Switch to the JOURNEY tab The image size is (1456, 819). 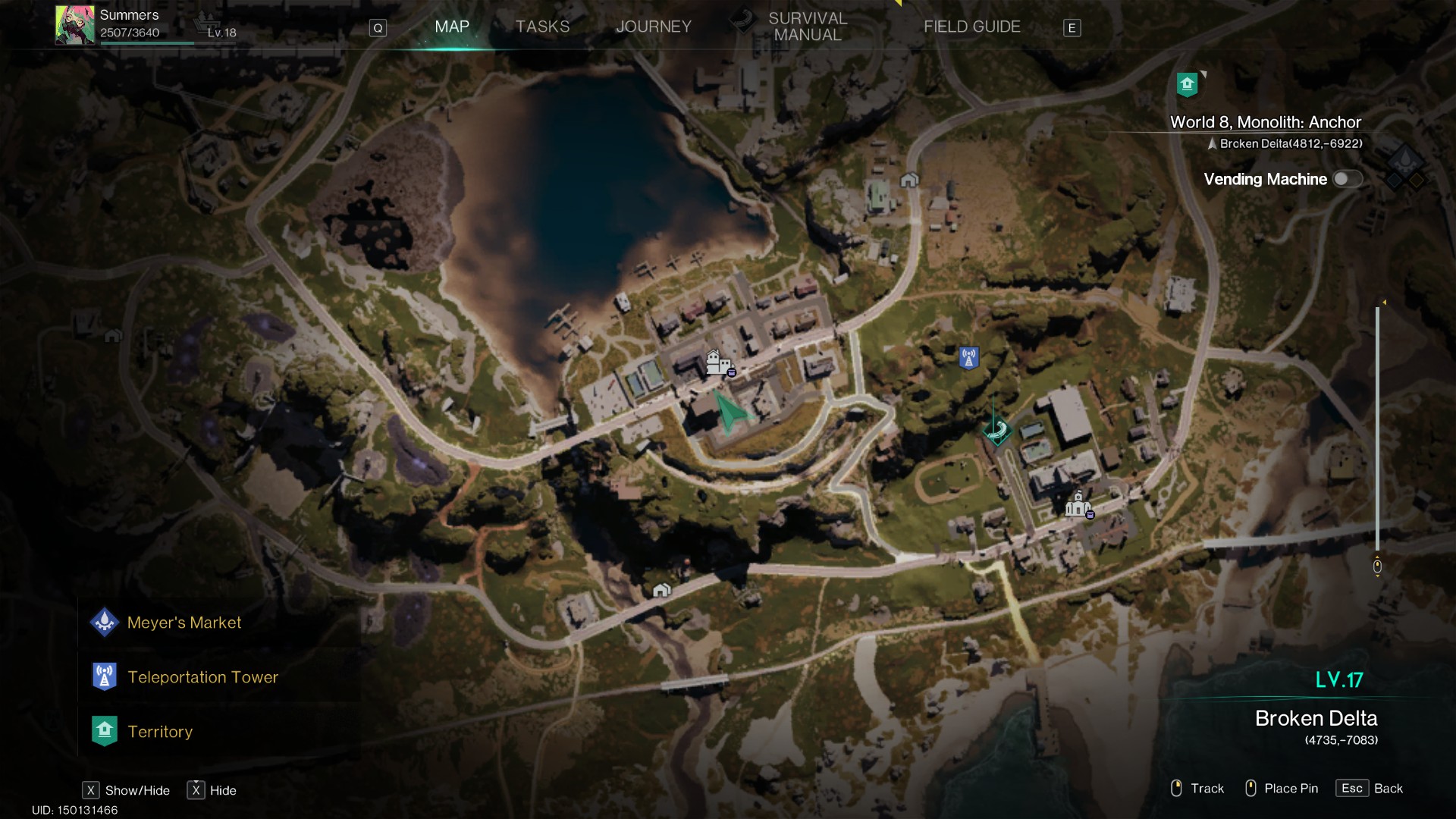point(654,26)
